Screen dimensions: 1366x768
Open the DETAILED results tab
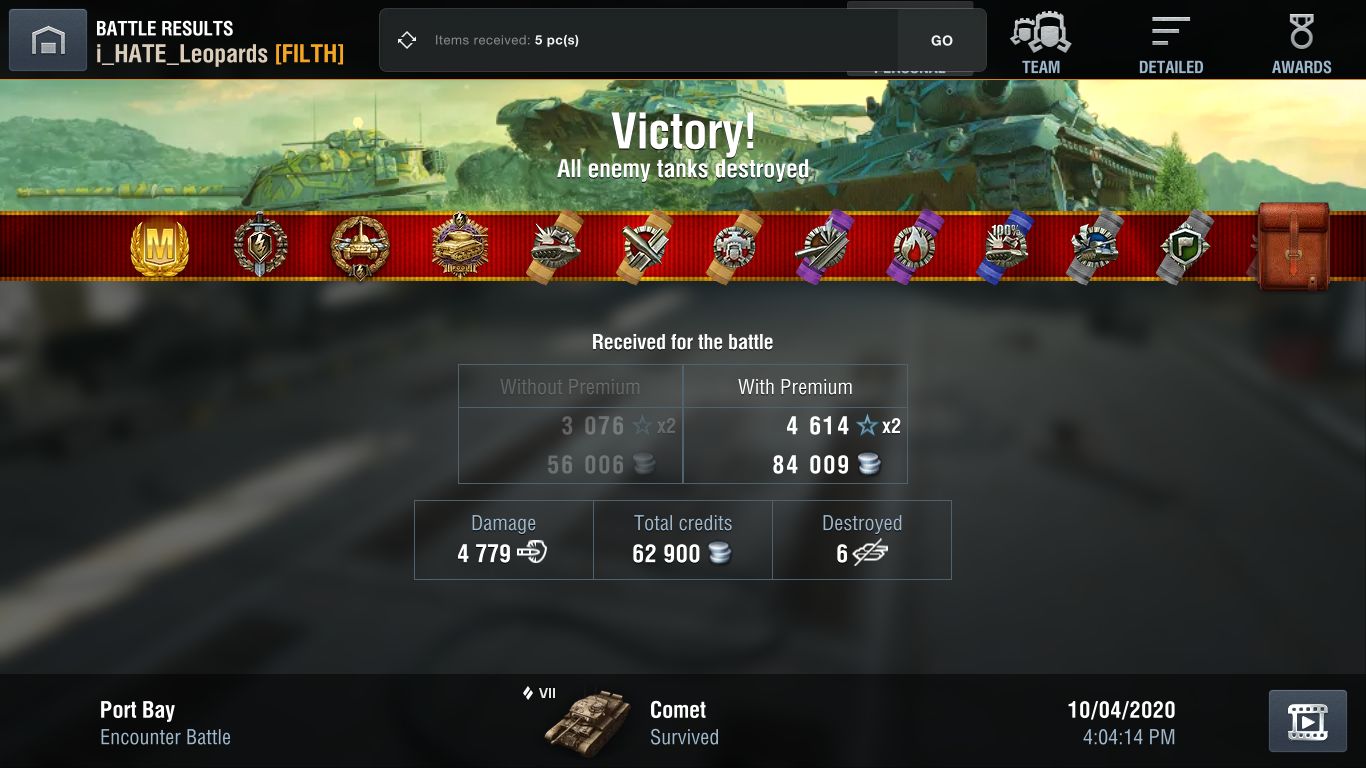coord(1170,40)
